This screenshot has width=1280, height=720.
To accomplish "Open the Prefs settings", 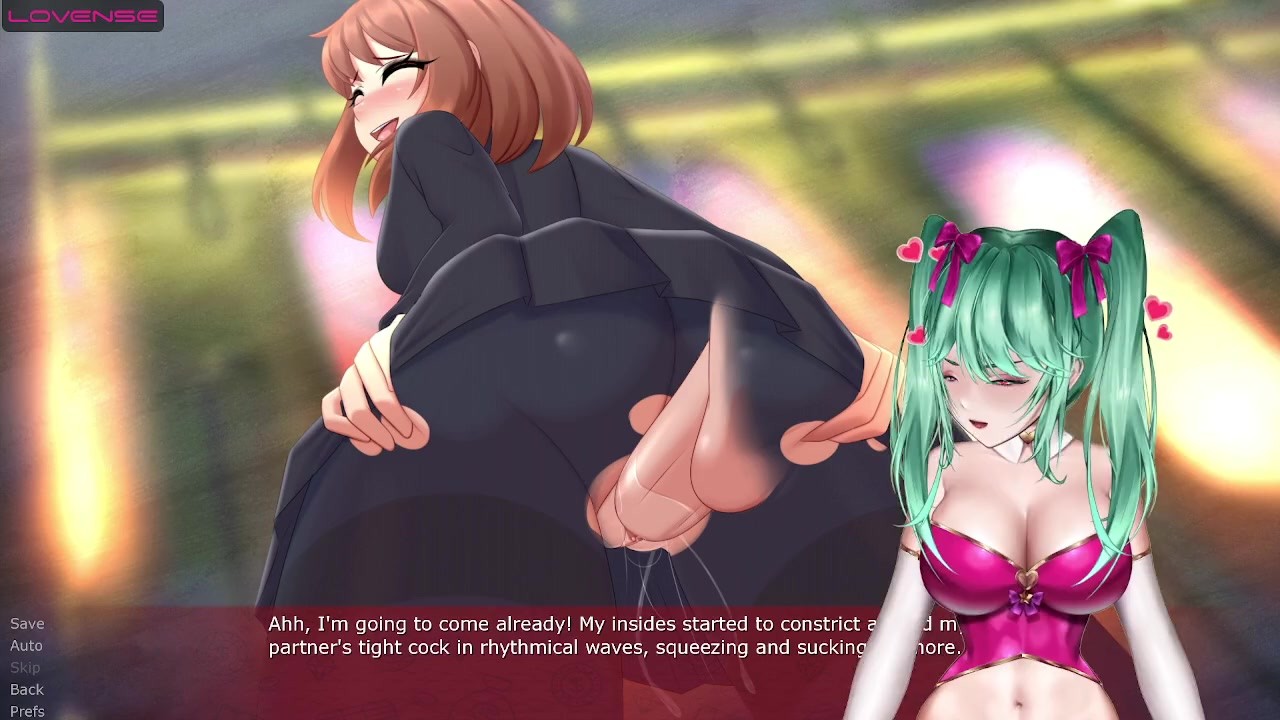I will tap(27, 711).
